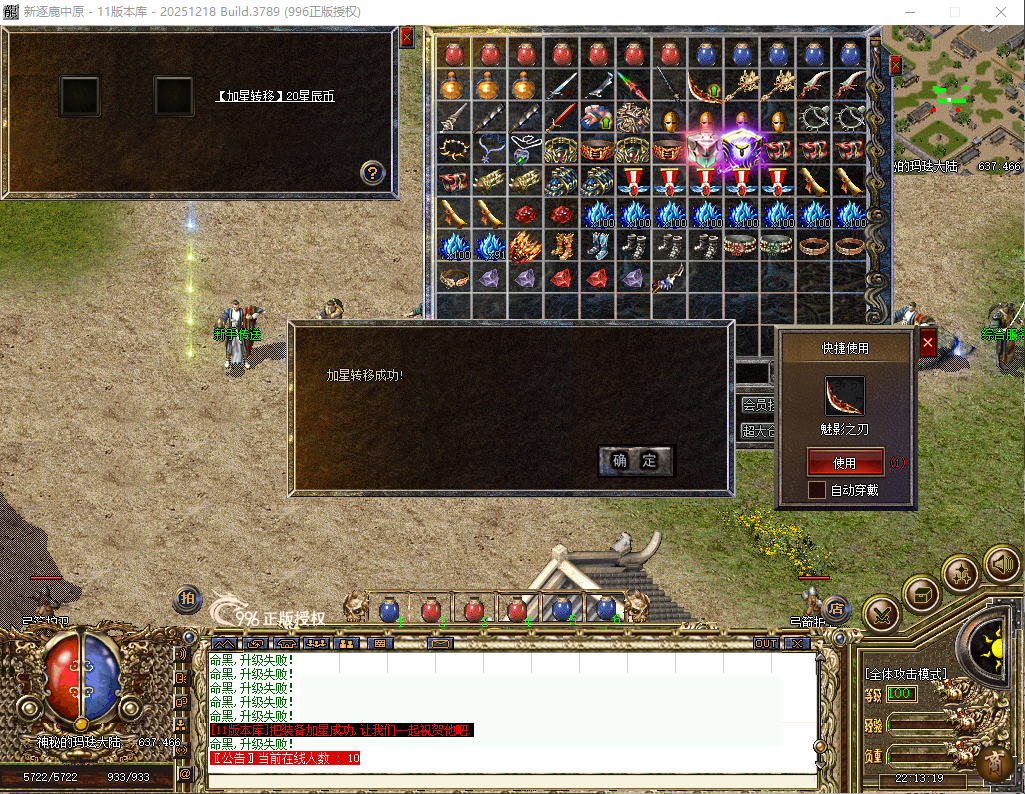
Task: Close the star transfer panel
Action: pos(406,37)
